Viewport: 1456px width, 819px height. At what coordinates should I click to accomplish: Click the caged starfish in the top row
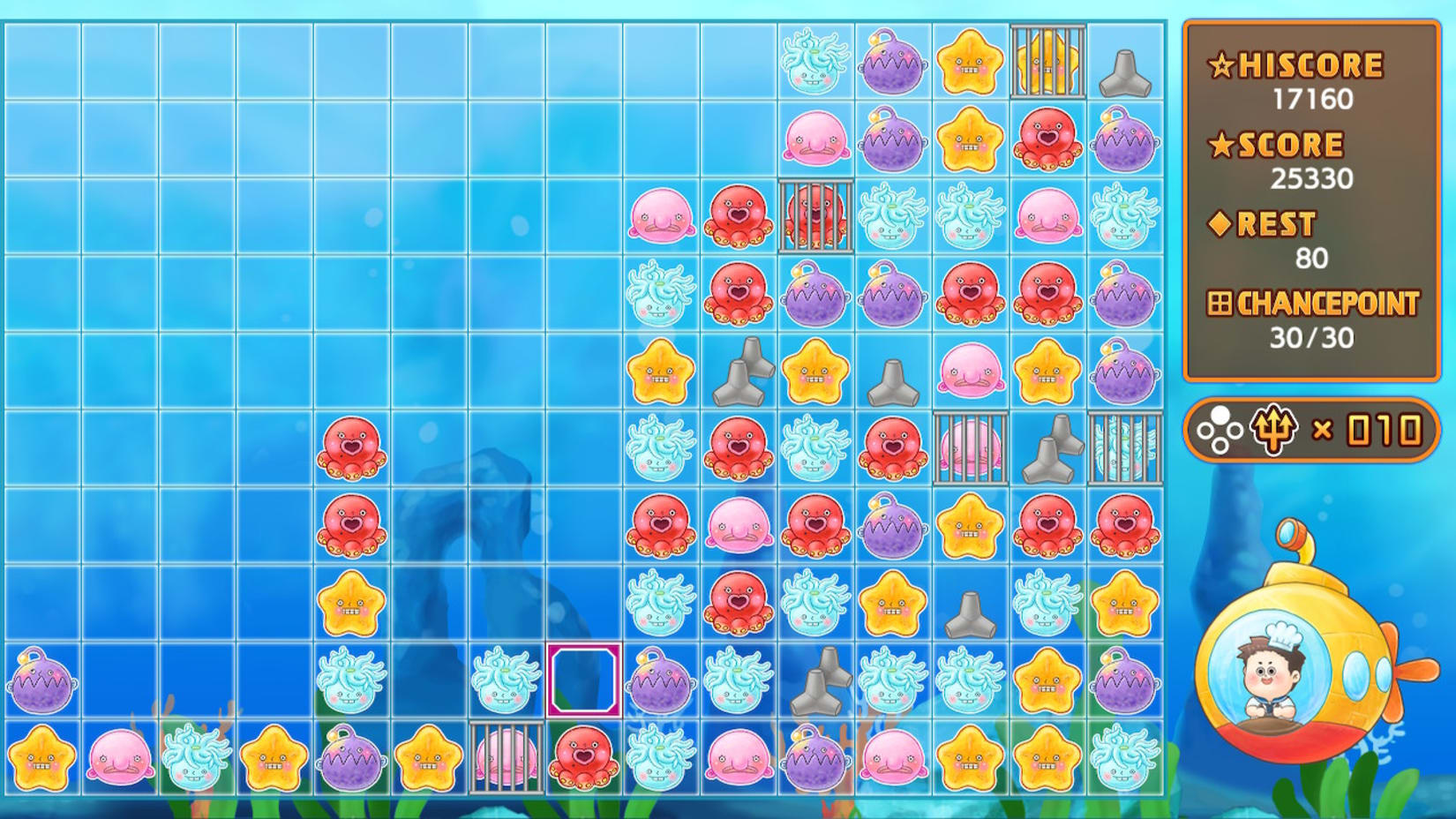[1048, 60]
